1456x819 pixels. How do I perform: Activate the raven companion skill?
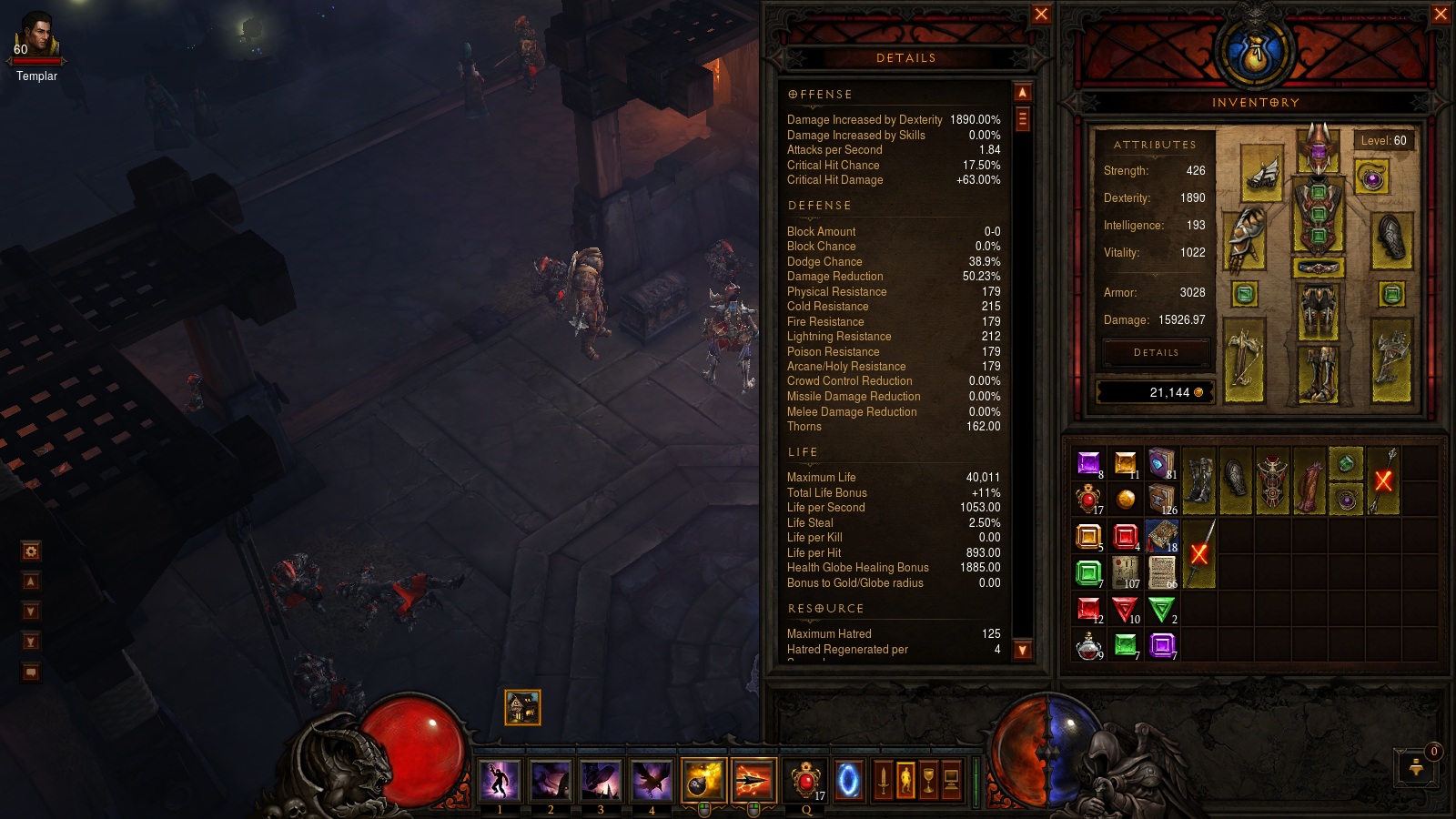(652, 781)
